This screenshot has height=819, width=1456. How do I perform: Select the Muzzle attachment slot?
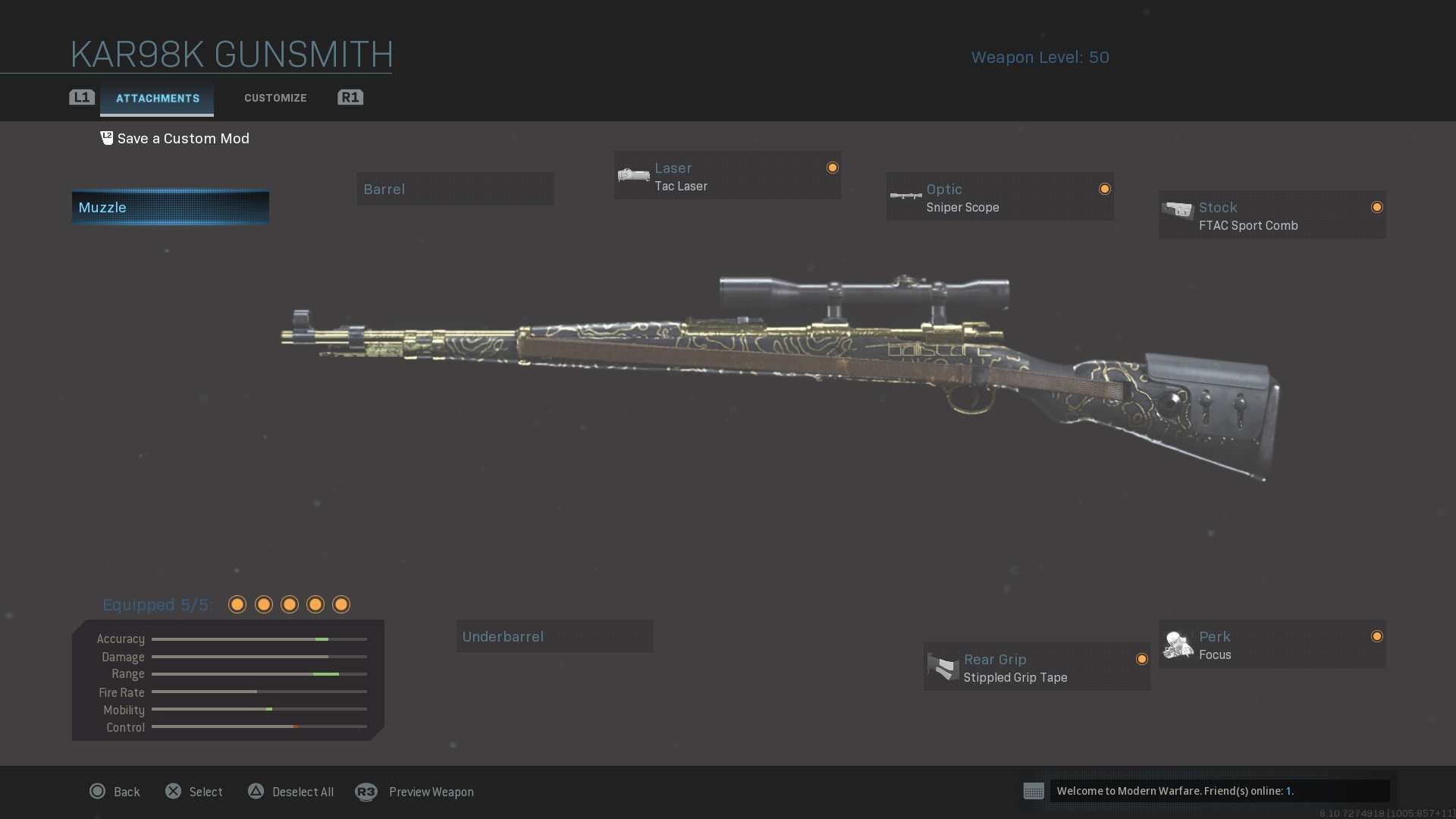point(171,208)
